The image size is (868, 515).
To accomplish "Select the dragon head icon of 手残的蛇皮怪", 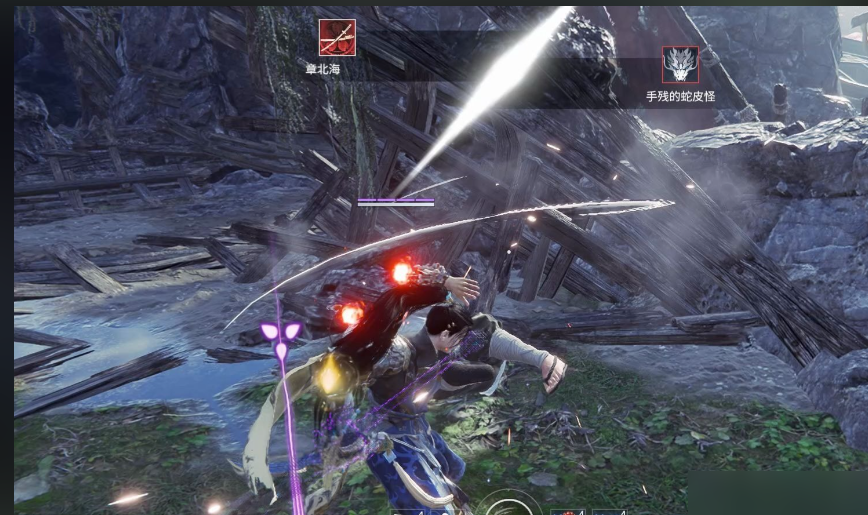I will [680, 65].
